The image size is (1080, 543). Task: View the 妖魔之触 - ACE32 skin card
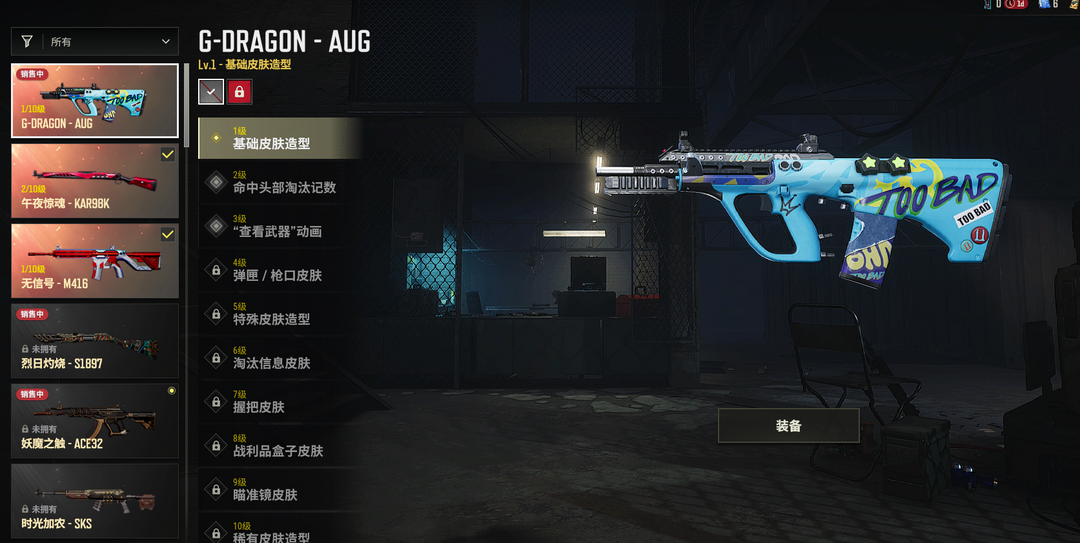(95, 420)
